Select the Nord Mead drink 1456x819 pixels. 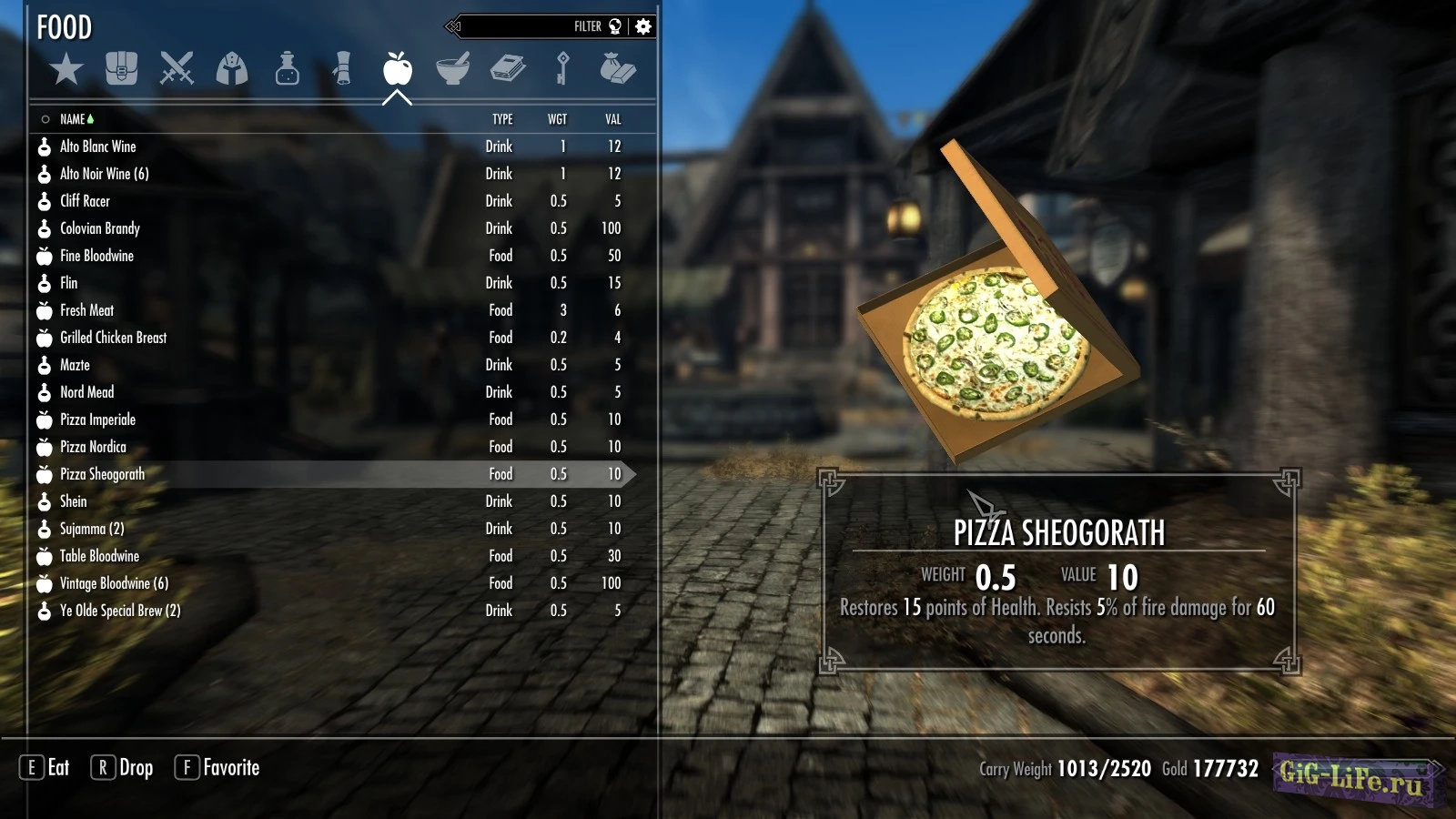click(x=87, y=392)
